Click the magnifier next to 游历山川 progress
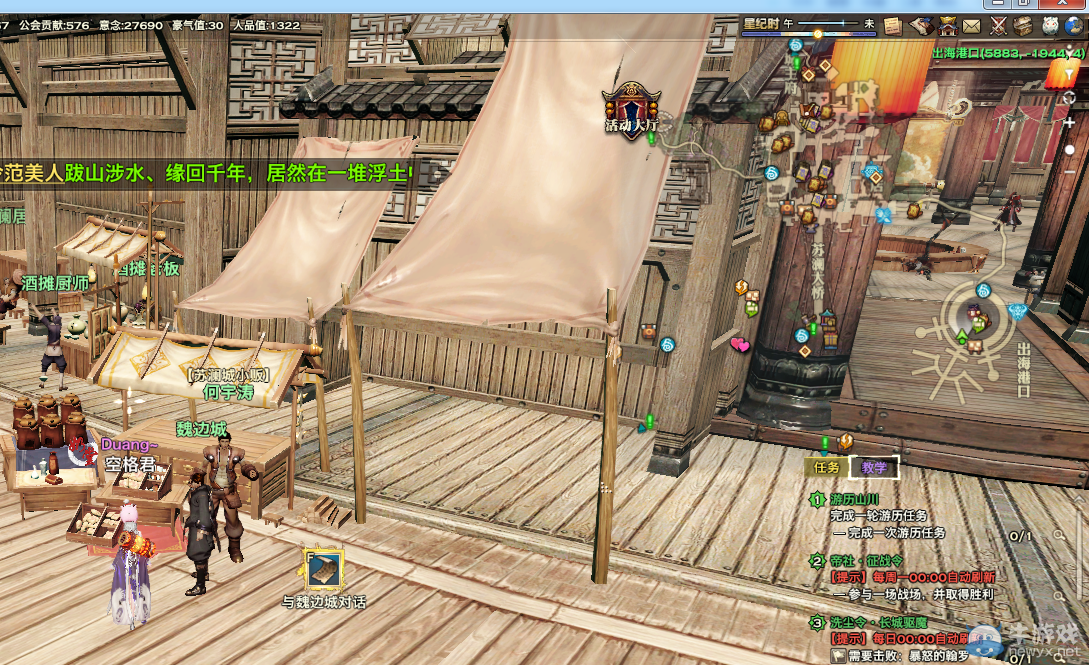The height and width of the screenshot is (665, 1089). click(x=1058, y=536)
